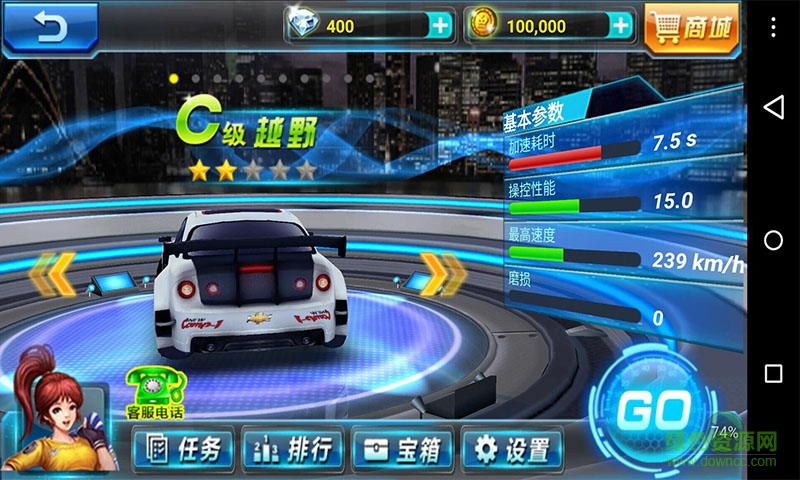Tap the Android home circle button
The height and width of the screenshot is (480, 800).
(773, 240)
